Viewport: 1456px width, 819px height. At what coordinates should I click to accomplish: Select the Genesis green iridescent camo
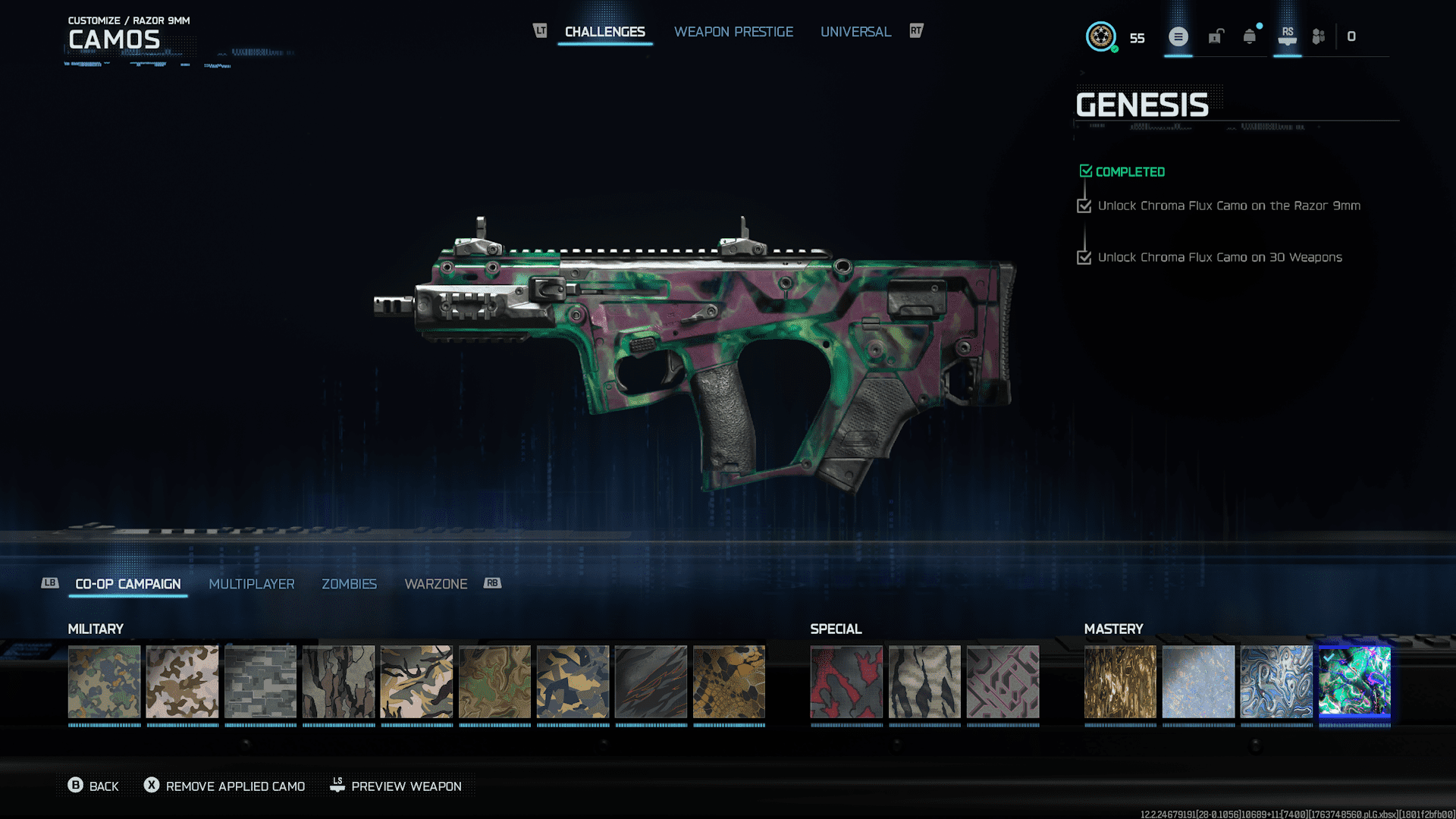tap(1354, 682)
